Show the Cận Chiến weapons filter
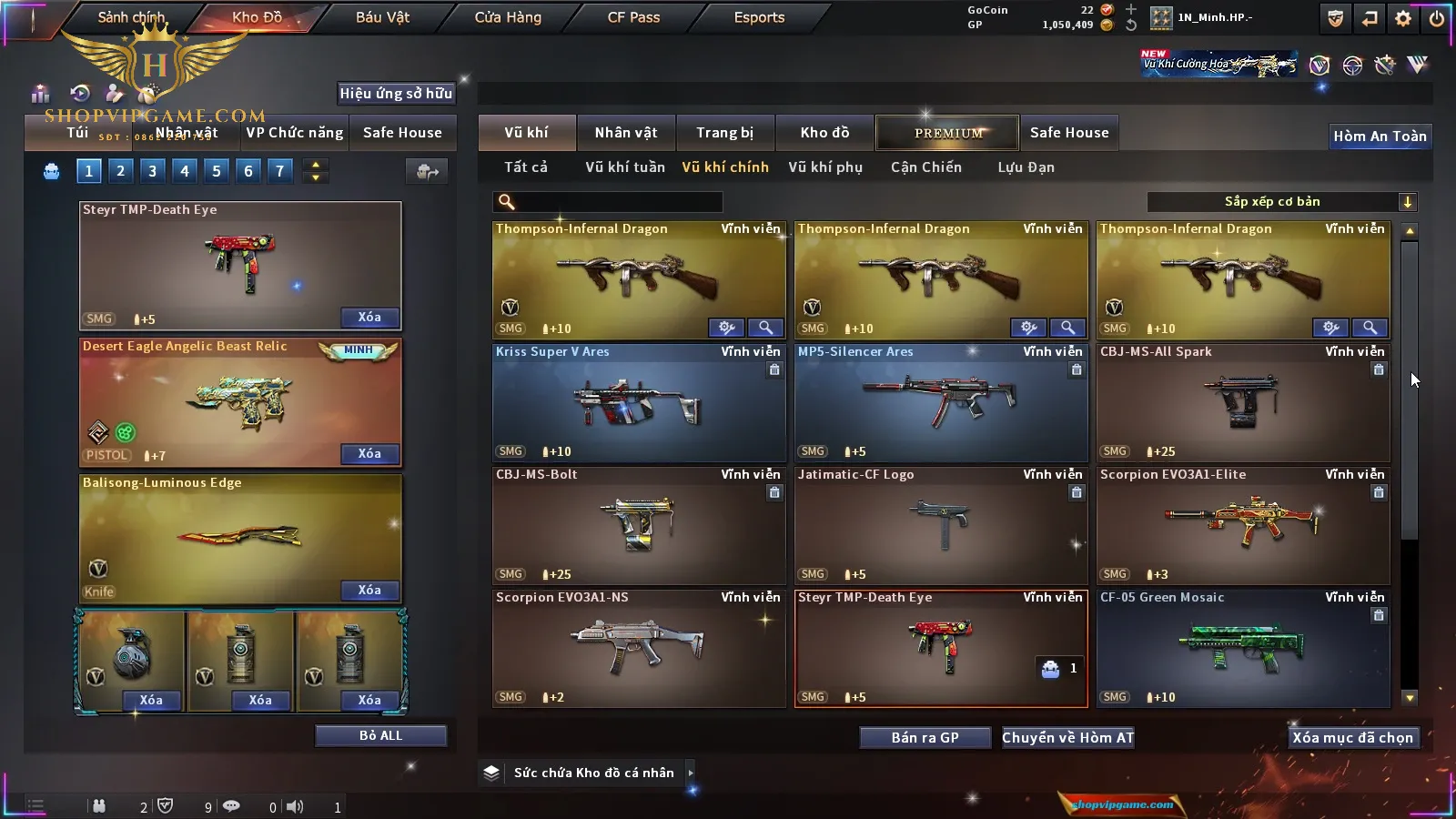 [925, 167]
